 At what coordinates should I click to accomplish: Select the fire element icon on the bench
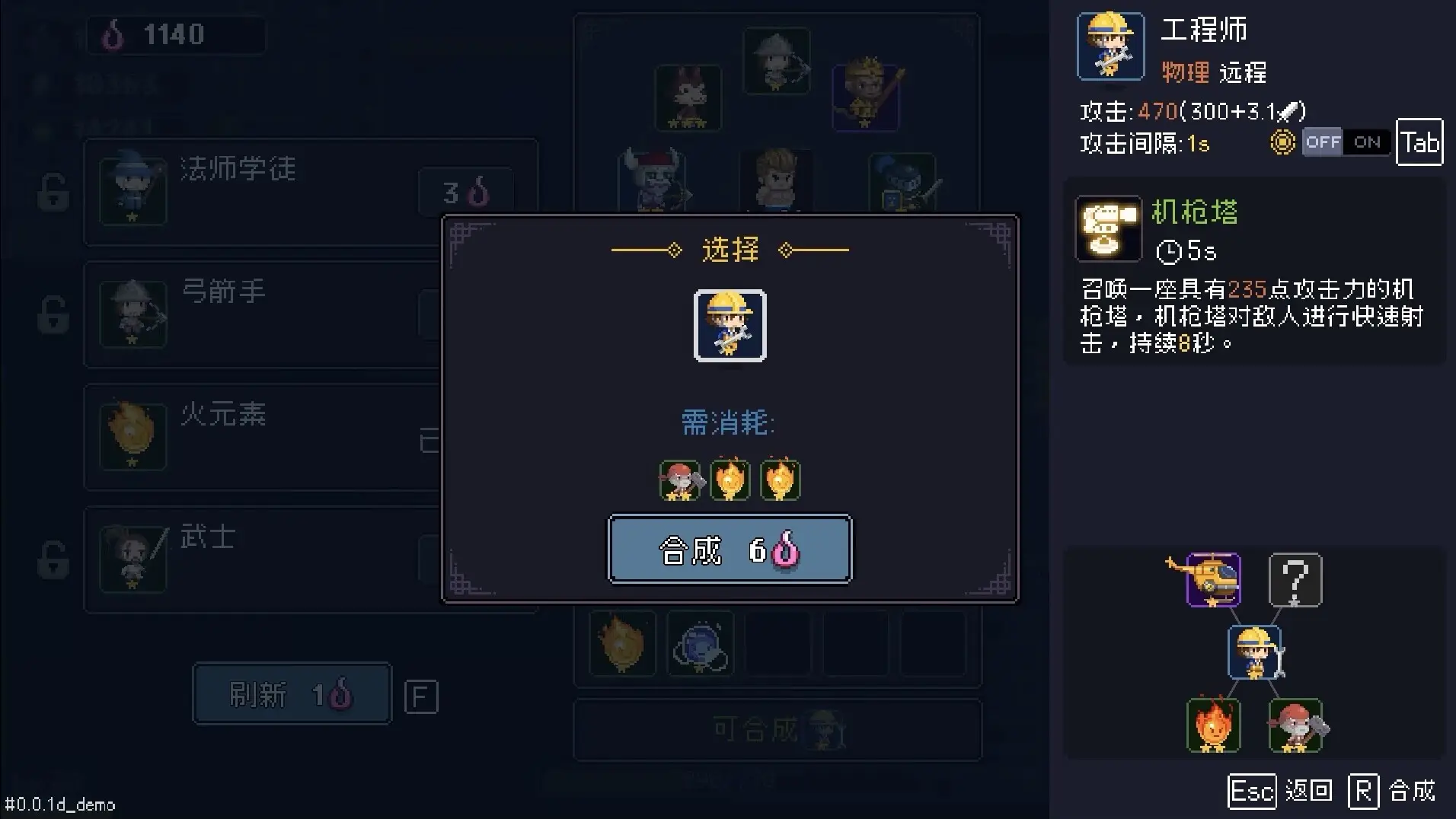pos(622,644)
